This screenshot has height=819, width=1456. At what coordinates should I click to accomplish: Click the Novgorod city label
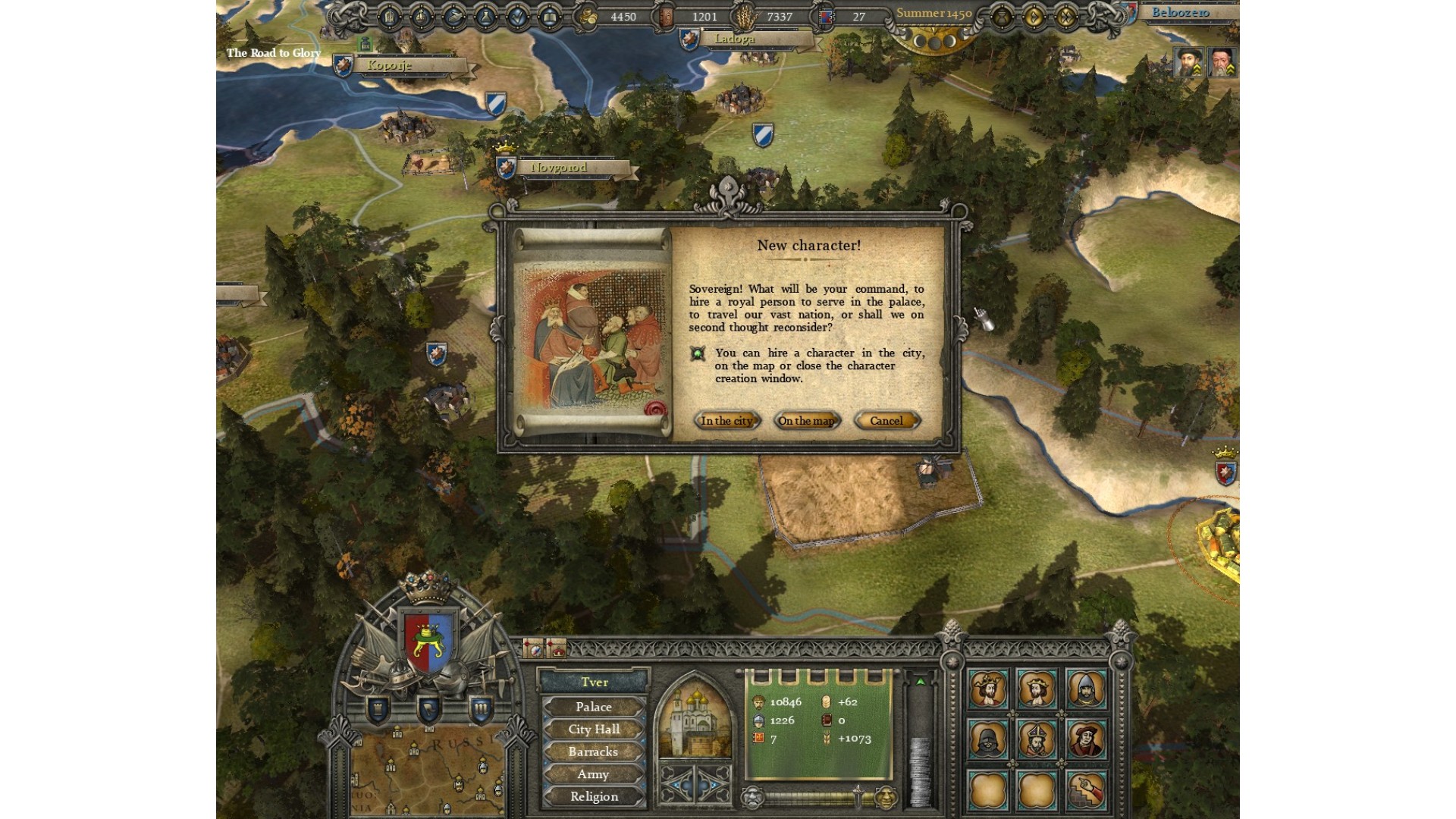[x=558, y=168]
